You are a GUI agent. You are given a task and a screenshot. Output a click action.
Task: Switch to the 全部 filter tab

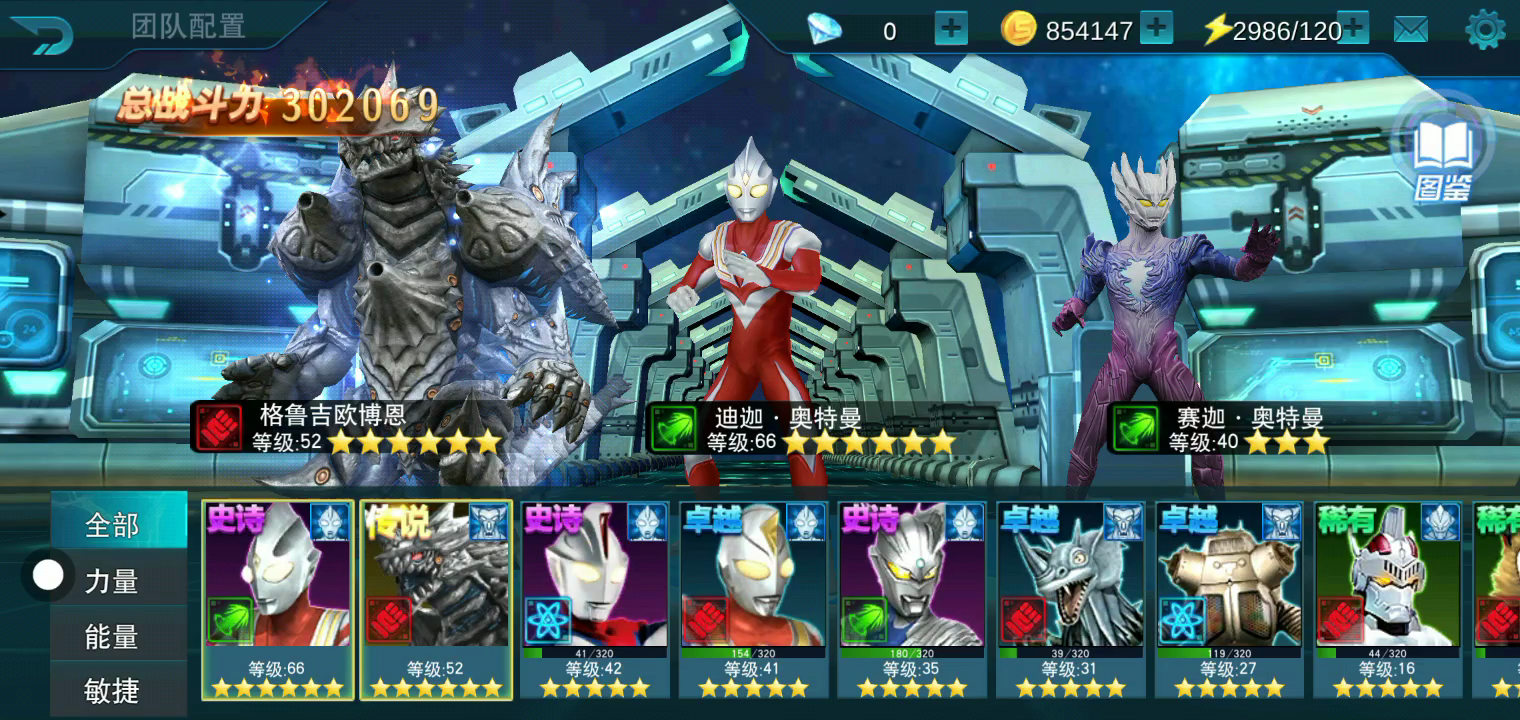(x=112, y=525)
